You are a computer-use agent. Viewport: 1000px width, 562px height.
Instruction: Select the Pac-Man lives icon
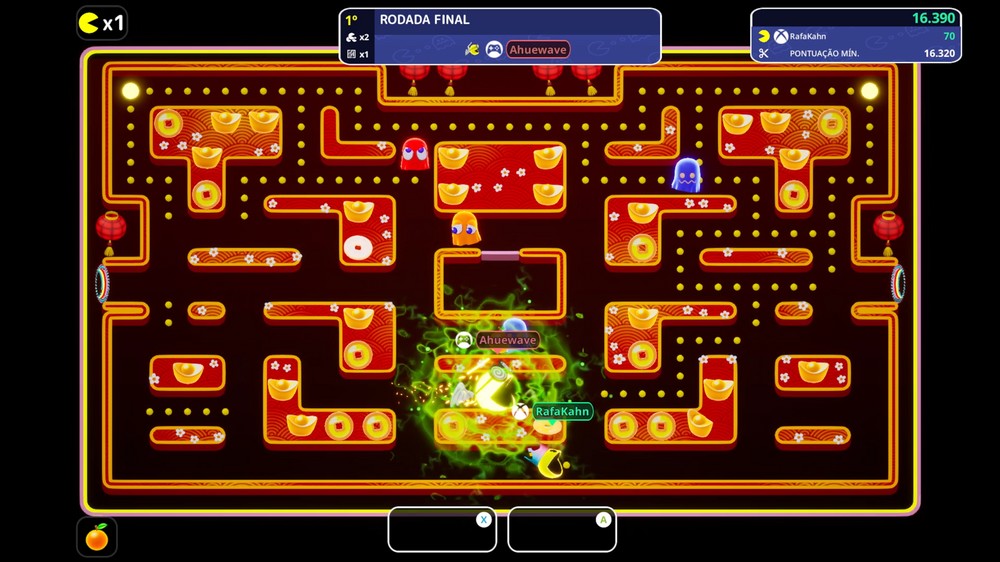coord(89,22)
